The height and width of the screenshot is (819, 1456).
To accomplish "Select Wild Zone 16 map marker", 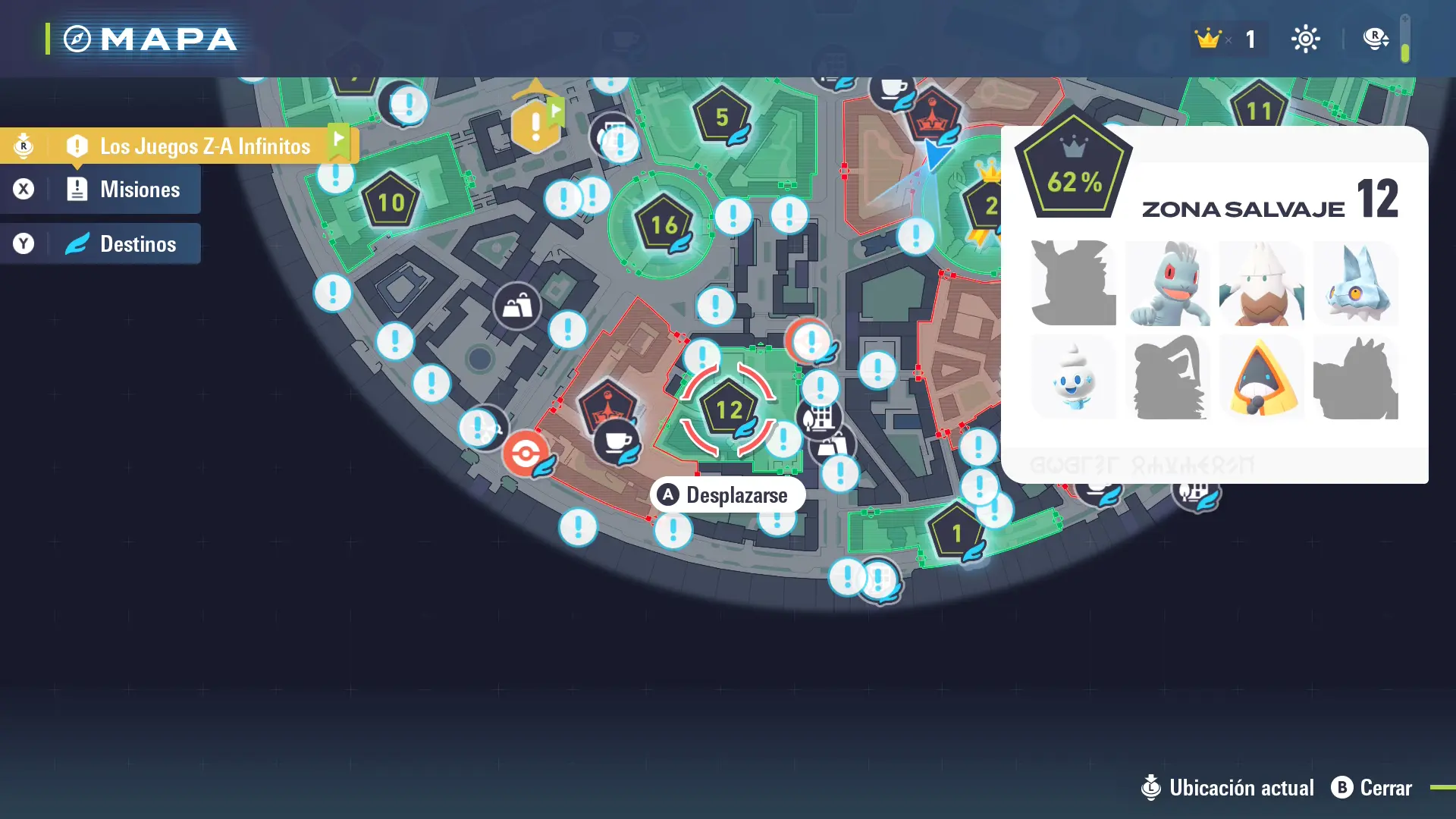I will [664, 224].
